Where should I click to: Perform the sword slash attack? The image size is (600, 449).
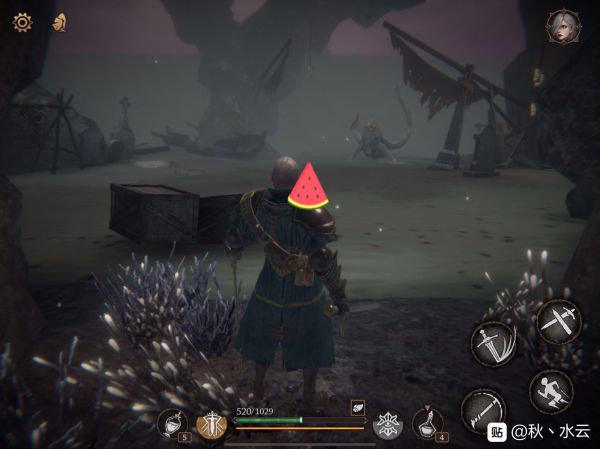tap(493, 343)
